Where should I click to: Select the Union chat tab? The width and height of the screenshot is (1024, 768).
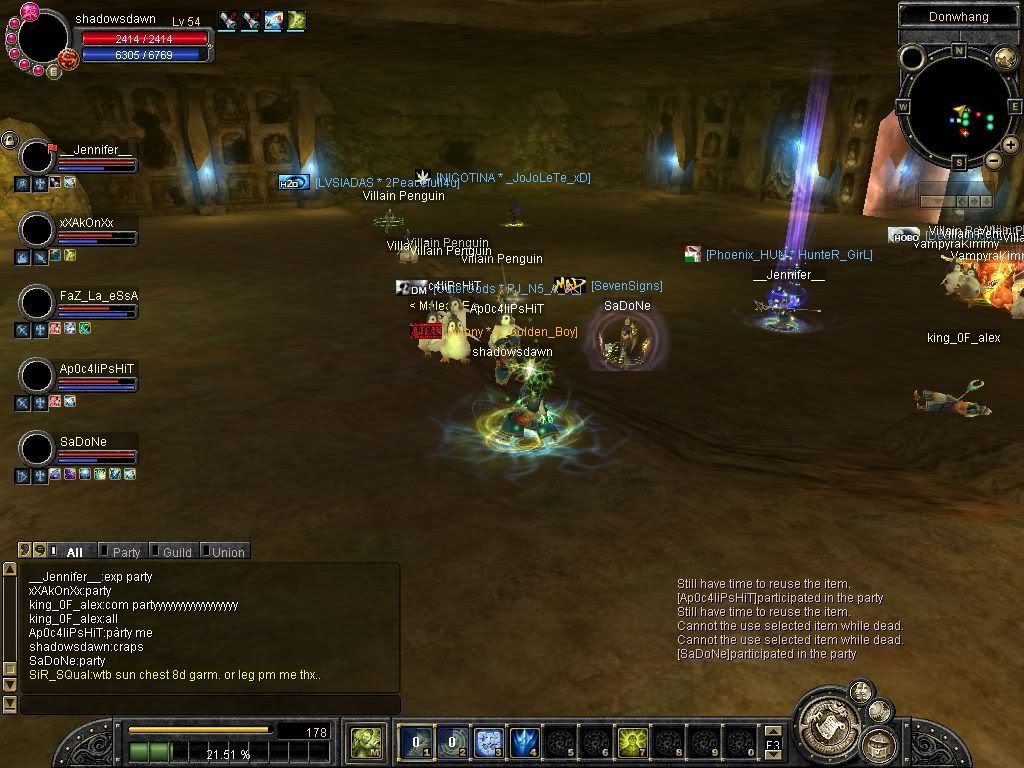tap(227, 552)
